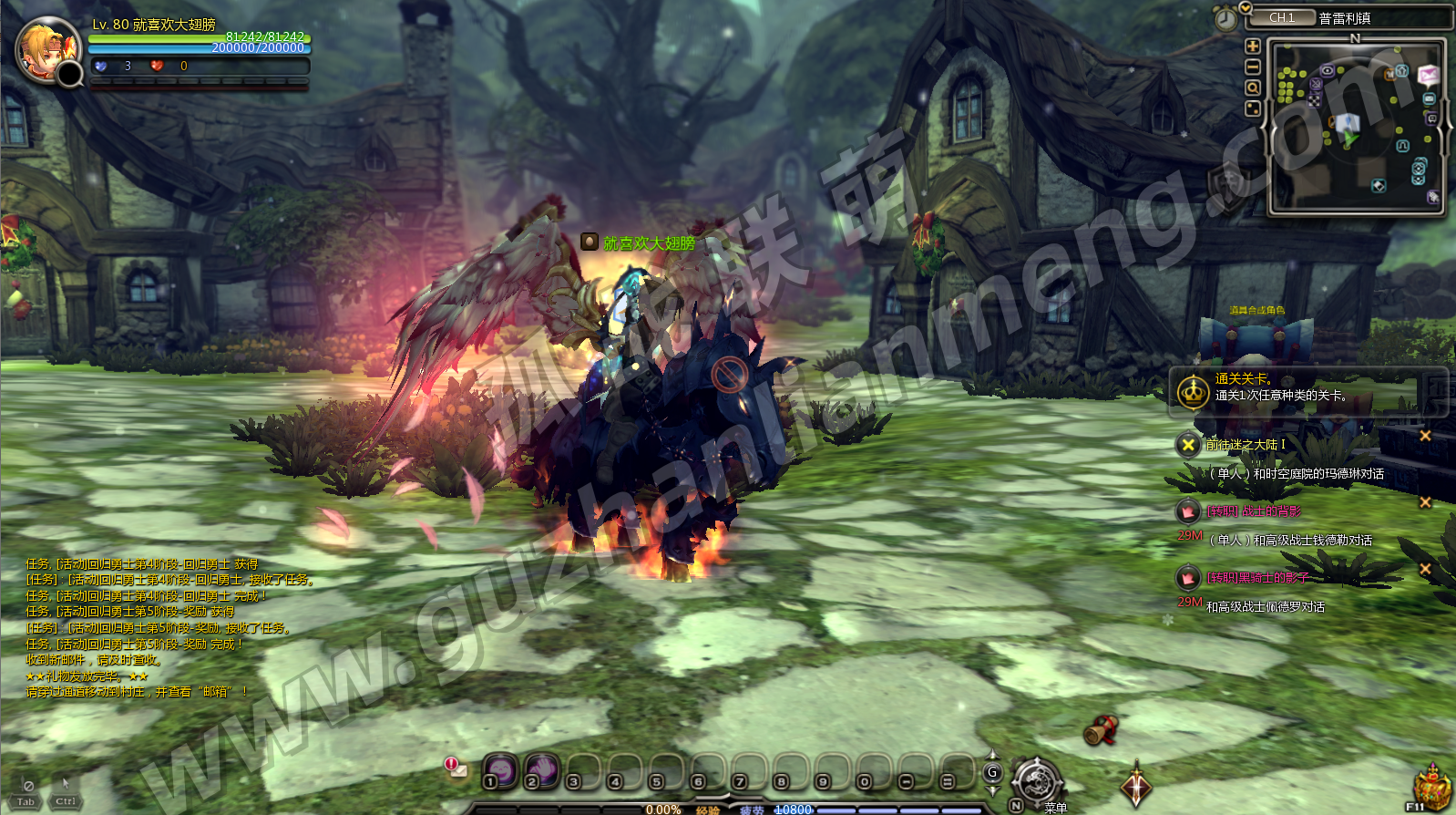The width and height of the screenshot is (1456, 815).
Task: Click the scroll icon above the hotbar
Action: click(x=1101, y=730)
